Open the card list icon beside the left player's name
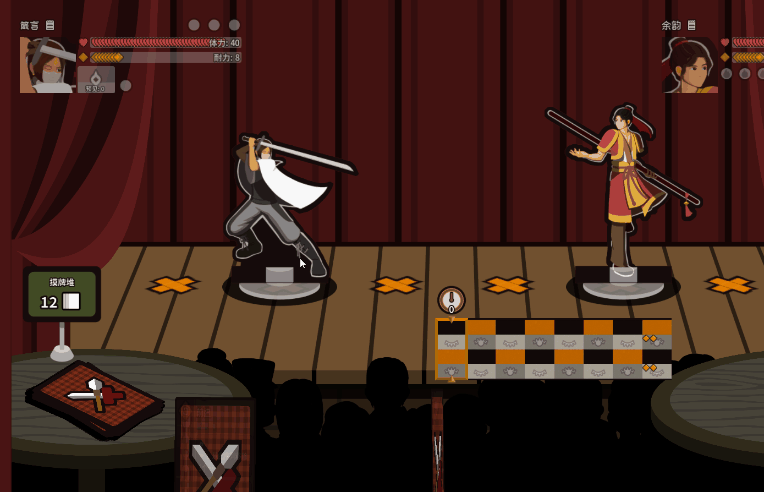Viewport: 764px width, 492px height. point(50,25)
